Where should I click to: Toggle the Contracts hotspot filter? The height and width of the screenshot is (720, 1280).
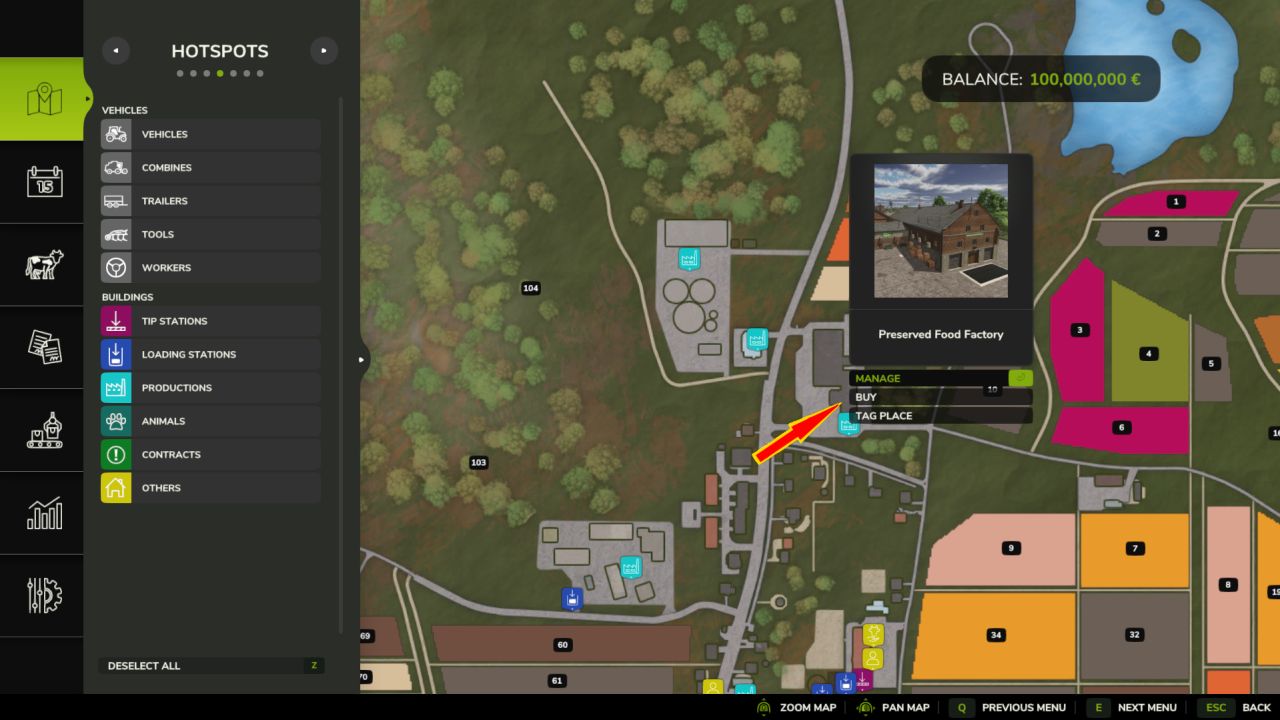[210, 455]
